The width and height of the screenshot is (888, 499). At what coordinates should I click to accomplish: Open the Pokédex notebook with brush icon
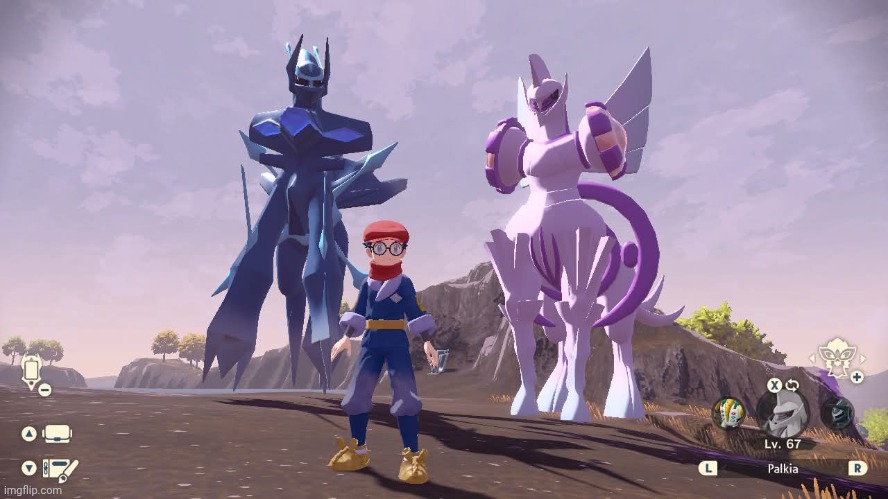[58, 467]
